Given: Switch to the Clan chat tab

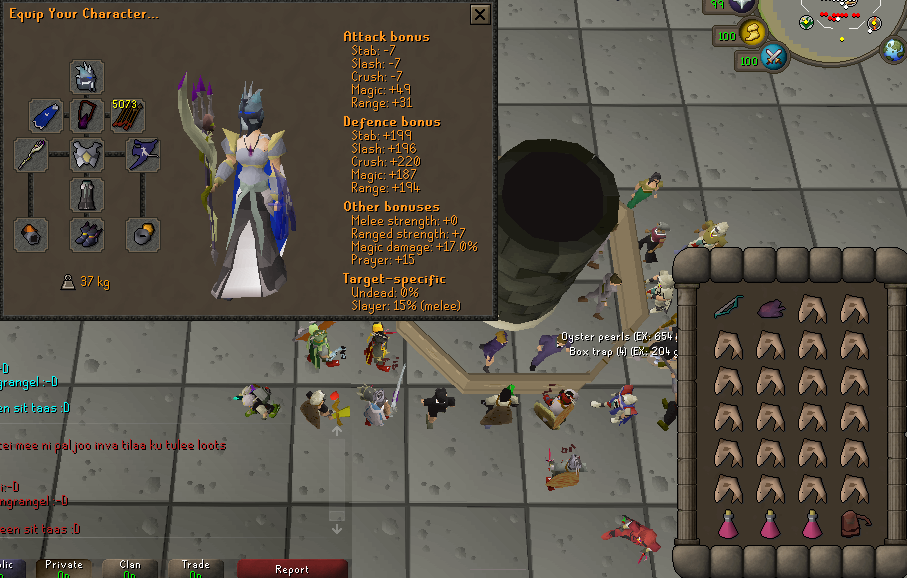Looking at the screenshot, I should click(x=130, y=568).
